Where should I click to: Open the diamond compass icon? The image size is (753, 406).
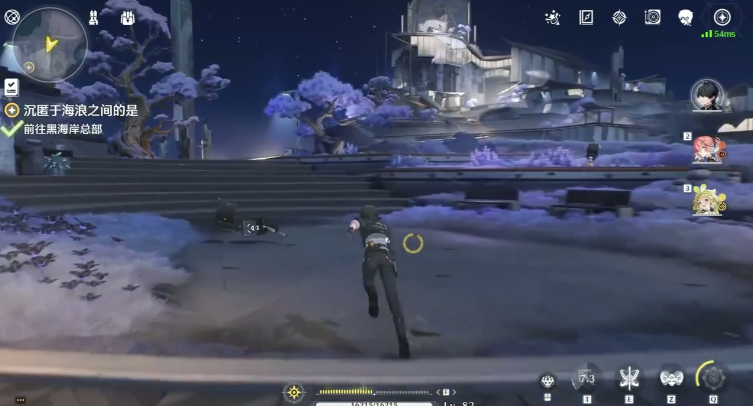pyautogui.click(x=619, y=17)
